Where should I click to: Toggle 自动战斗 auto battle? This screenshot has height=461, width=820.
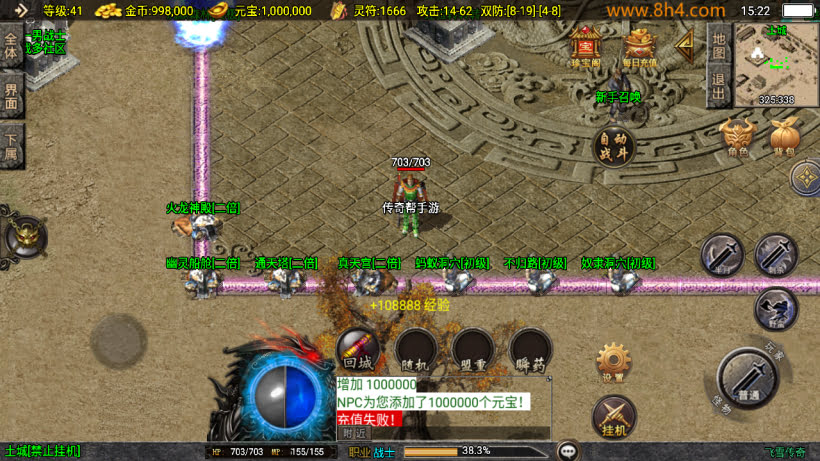[613, 147]
